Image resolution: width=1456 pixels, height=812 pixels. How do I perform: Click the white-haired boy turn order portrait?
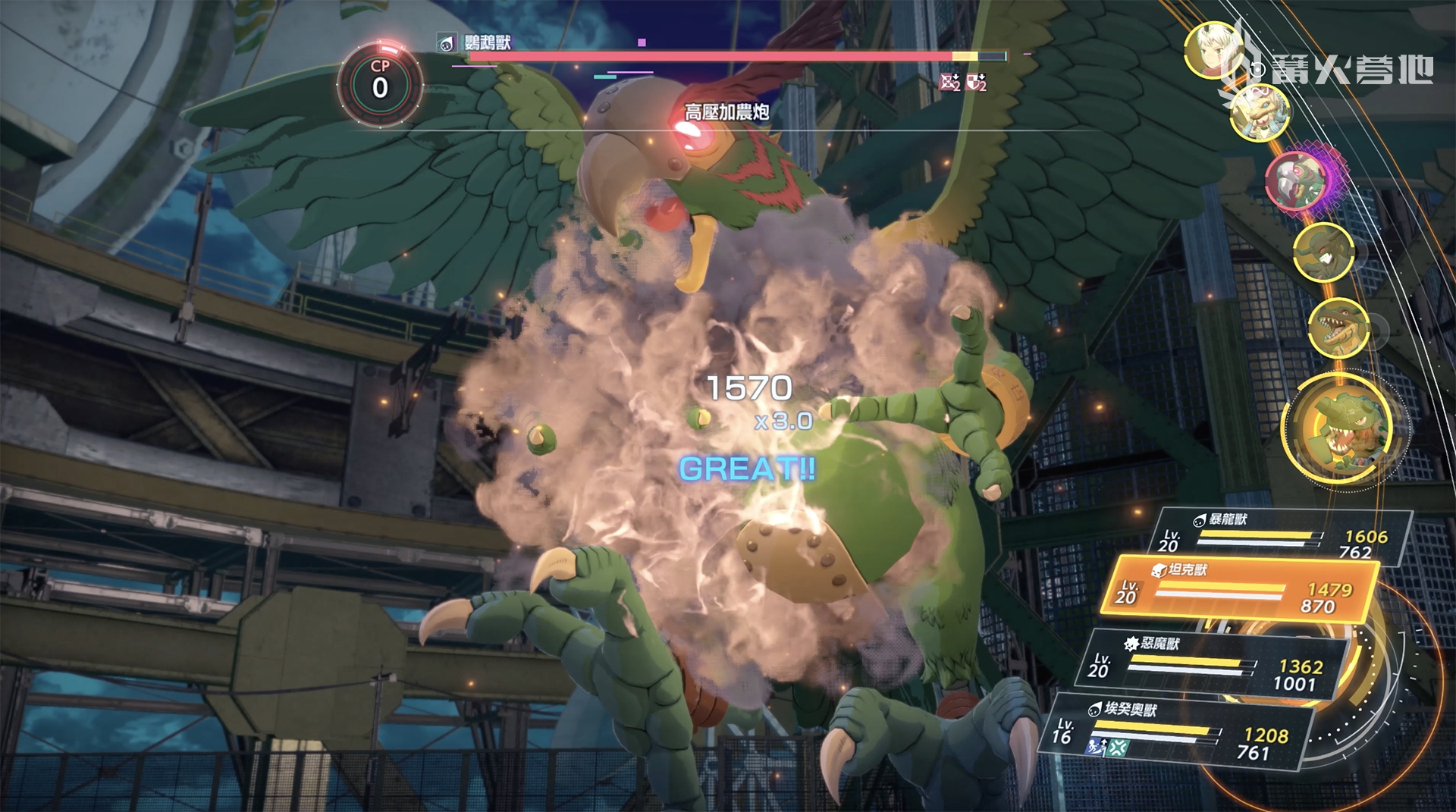1212,50
